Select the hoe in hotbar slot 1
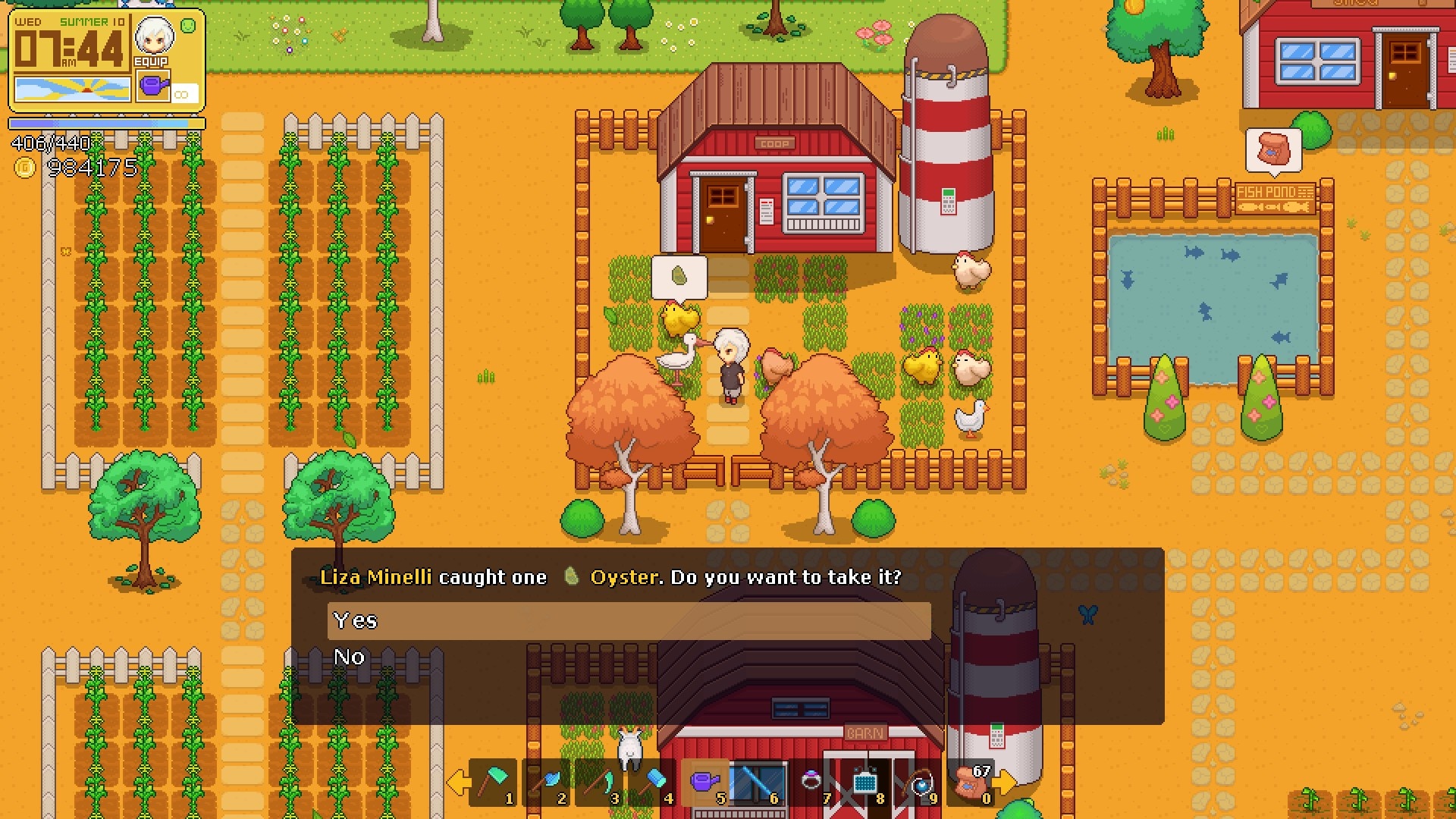 (494, 782)
